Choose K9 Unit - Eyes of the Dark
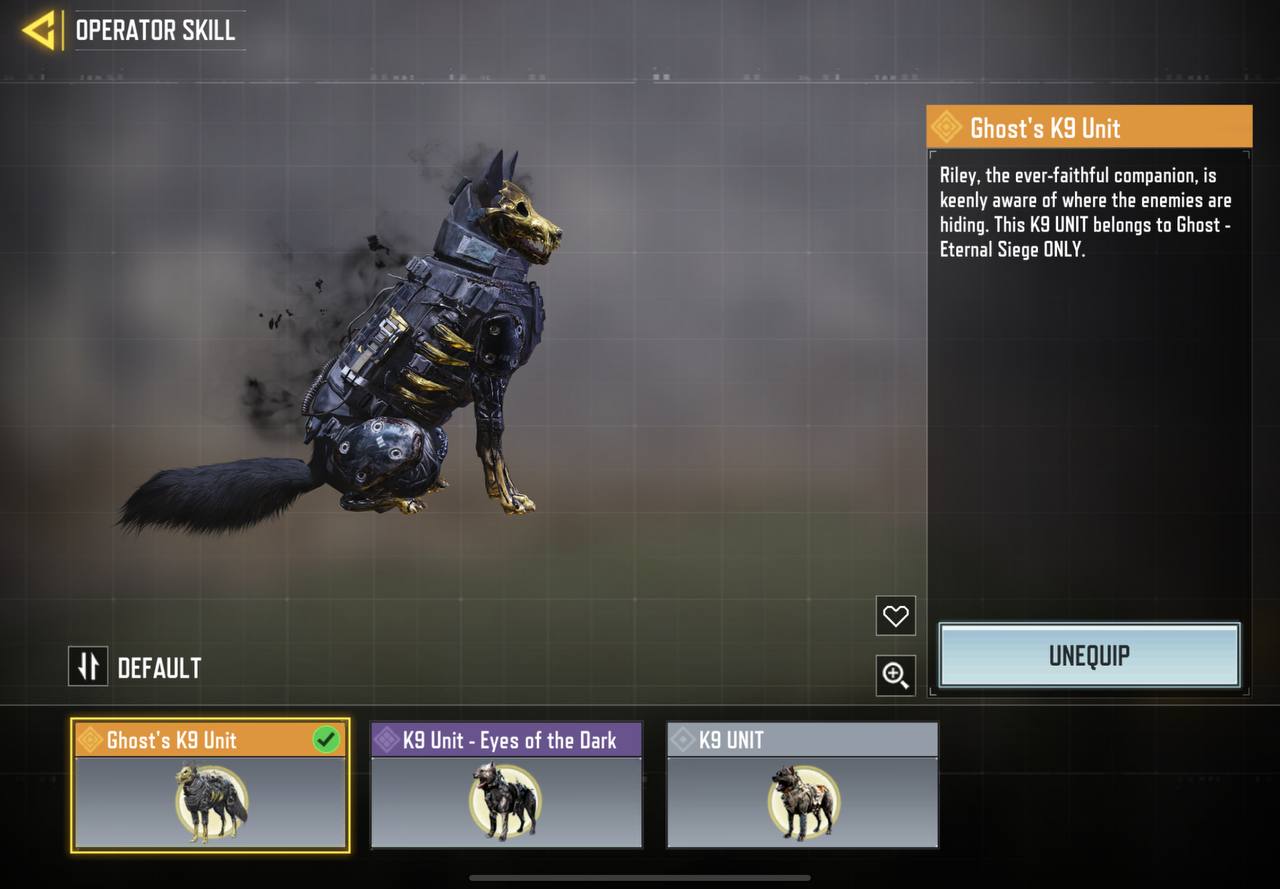Image resolution: width=1280 pixels, height=889 pixels. coord(506,786)
